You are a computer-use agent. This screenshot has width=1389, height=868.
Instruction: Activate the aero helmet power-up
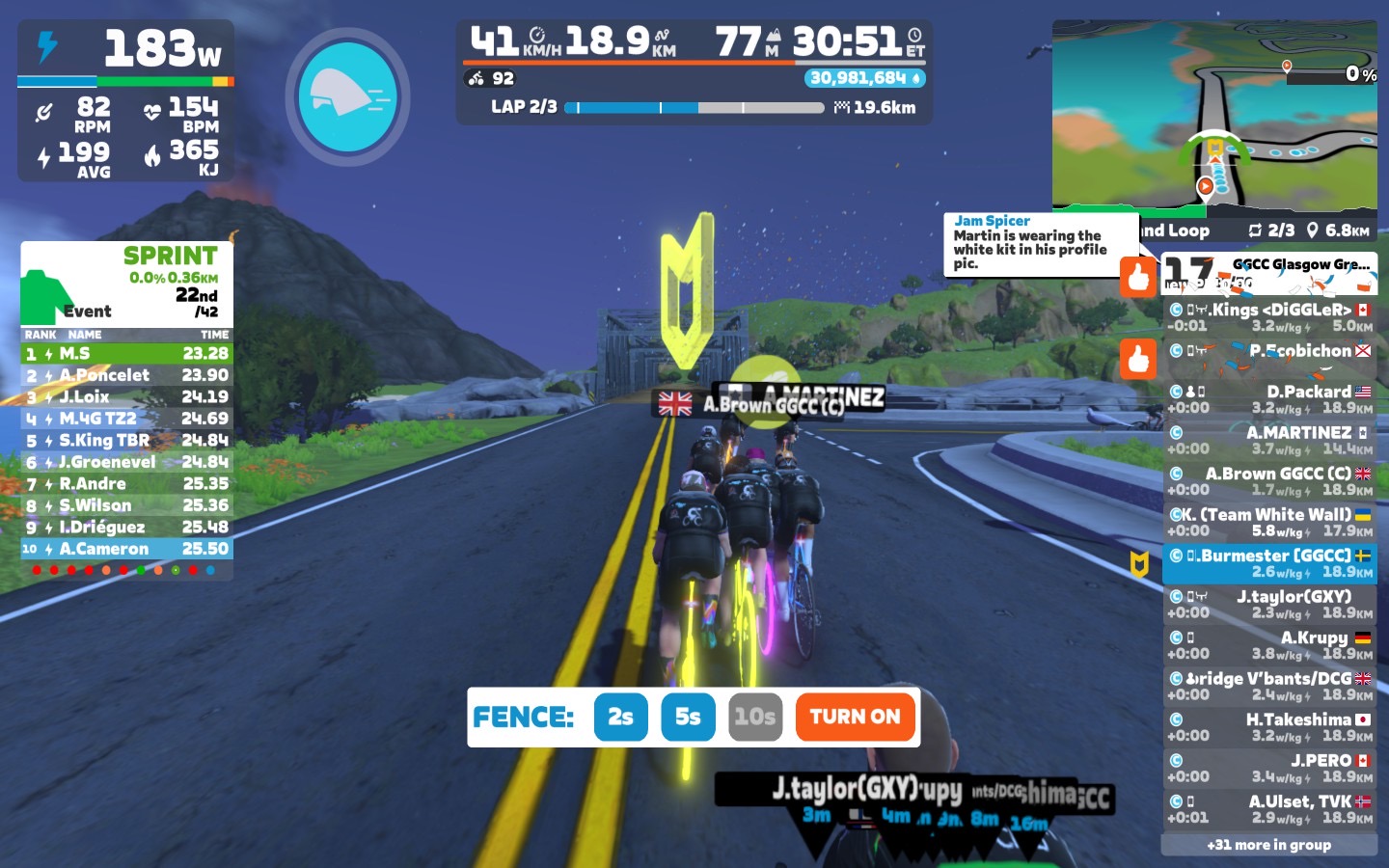coord(347,96)
